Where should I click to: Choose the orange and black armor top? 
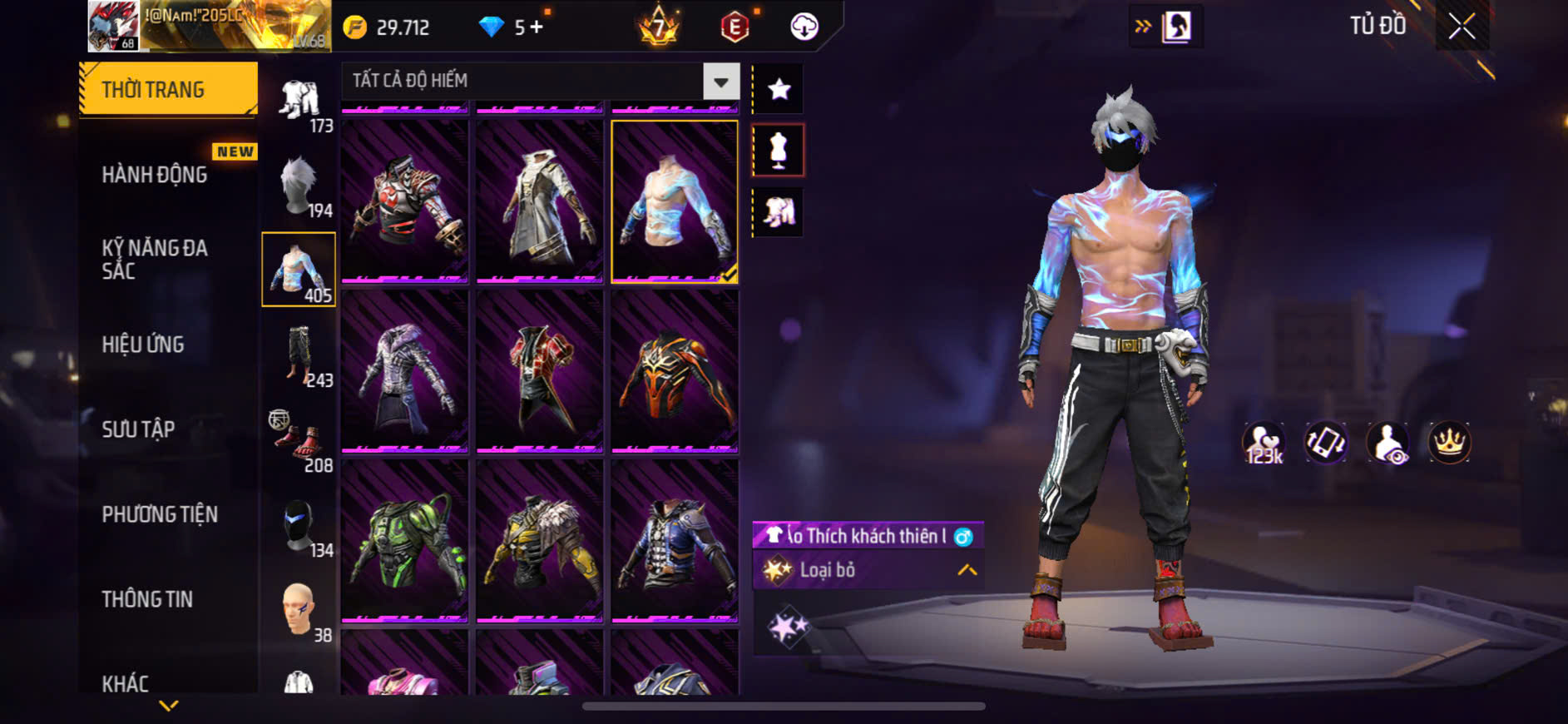coord(675,370)
